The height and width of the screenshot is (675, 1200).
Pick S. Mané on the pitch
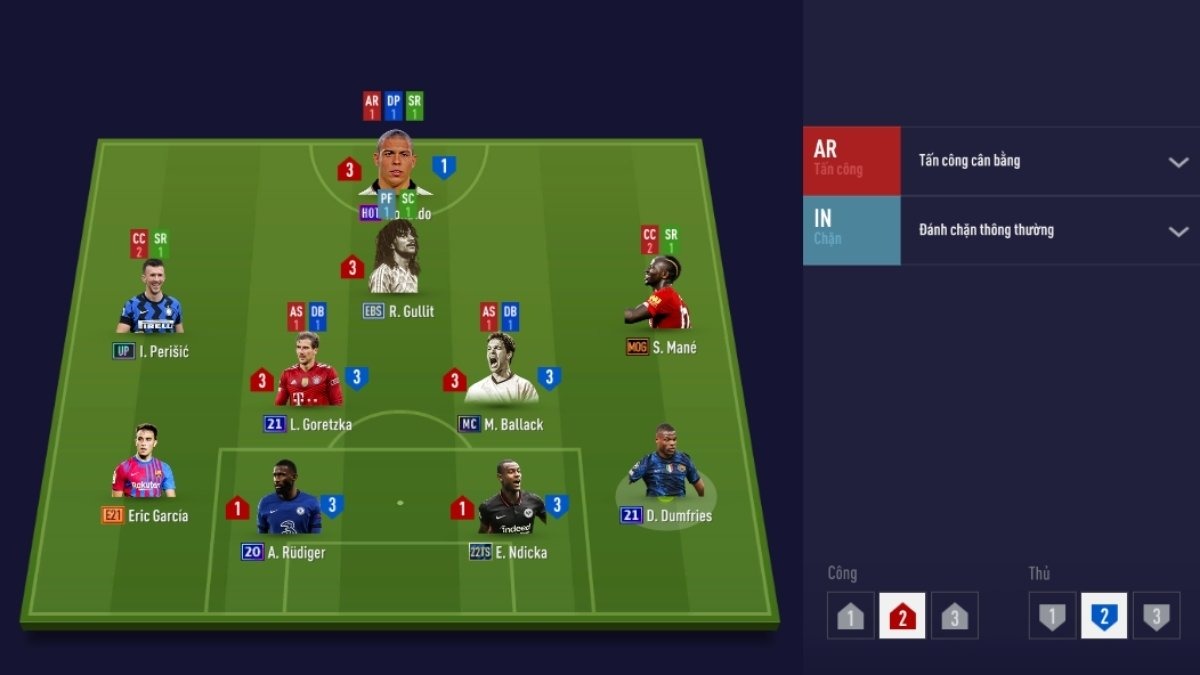(660, 296)
